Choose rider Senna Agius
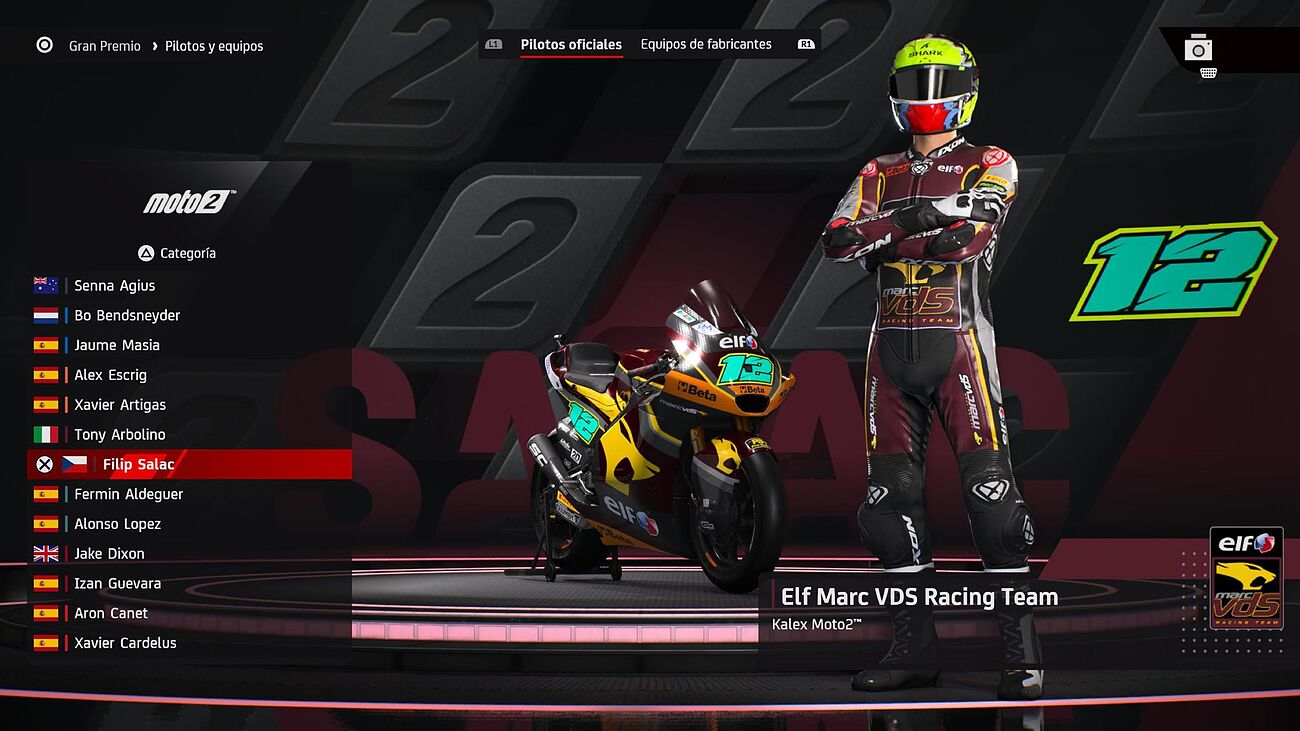Viewport: 1300px width, 731px height. click(x=114, y=285)
